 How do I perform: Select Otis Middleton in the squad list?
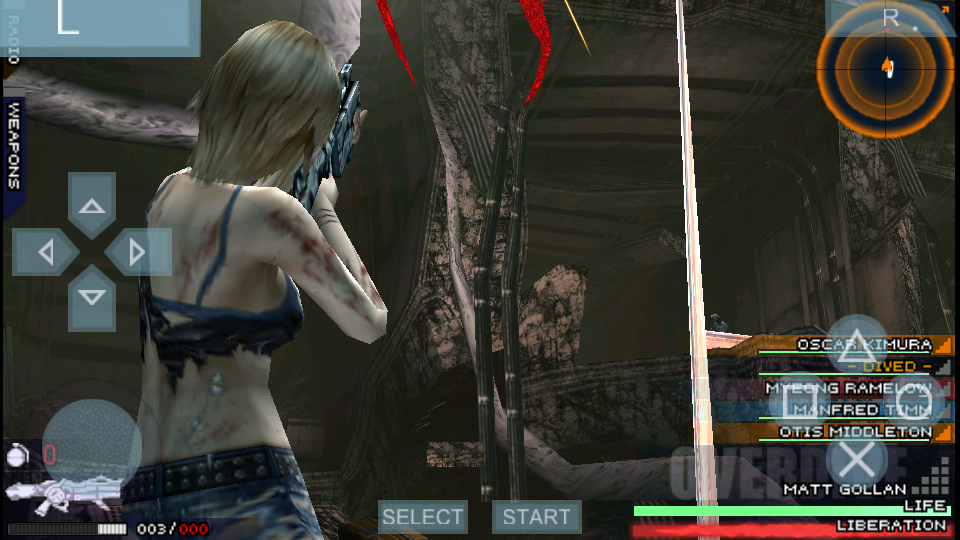click(850, 432)
